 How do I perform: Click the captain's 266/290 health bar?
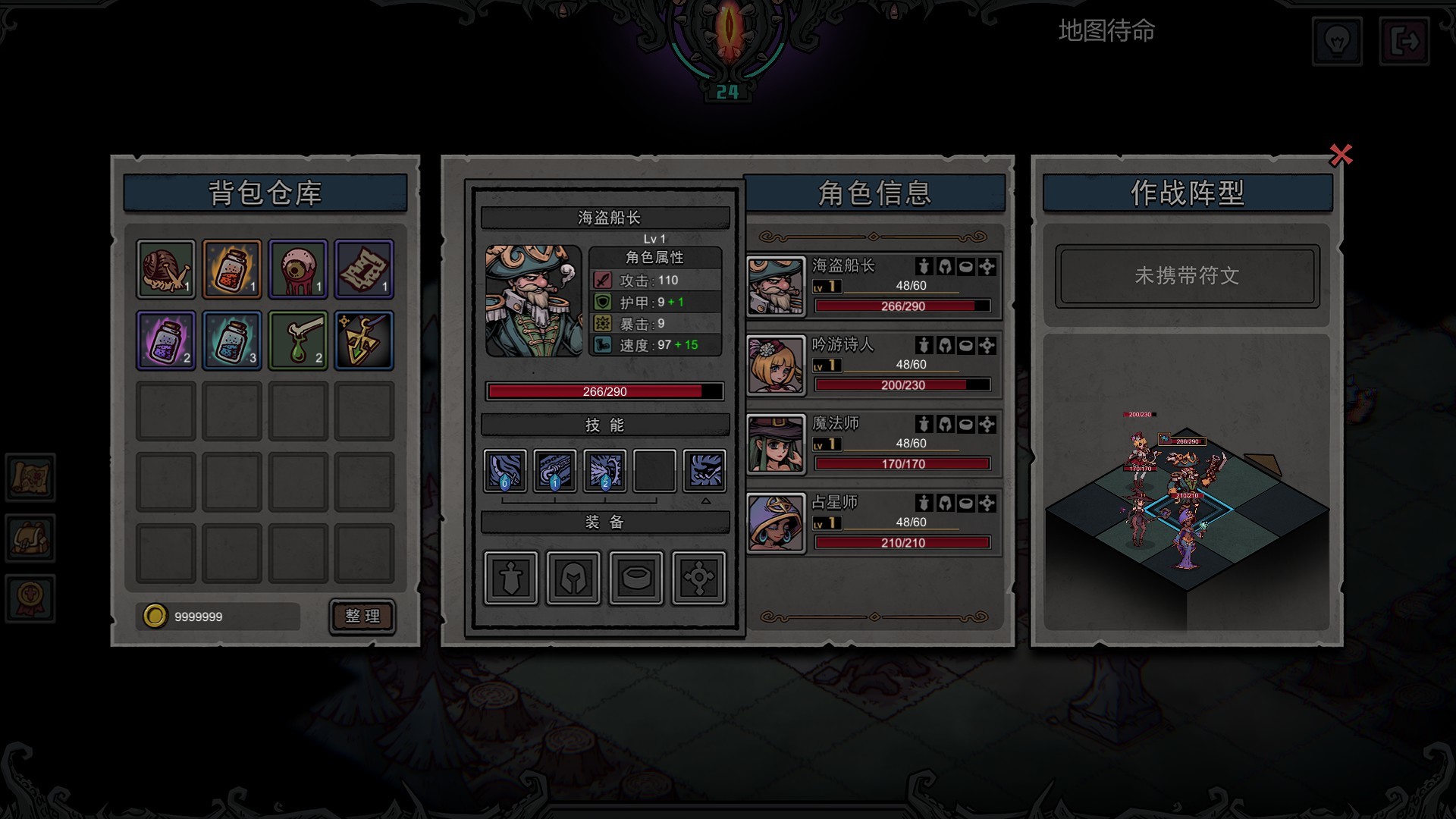603,391
